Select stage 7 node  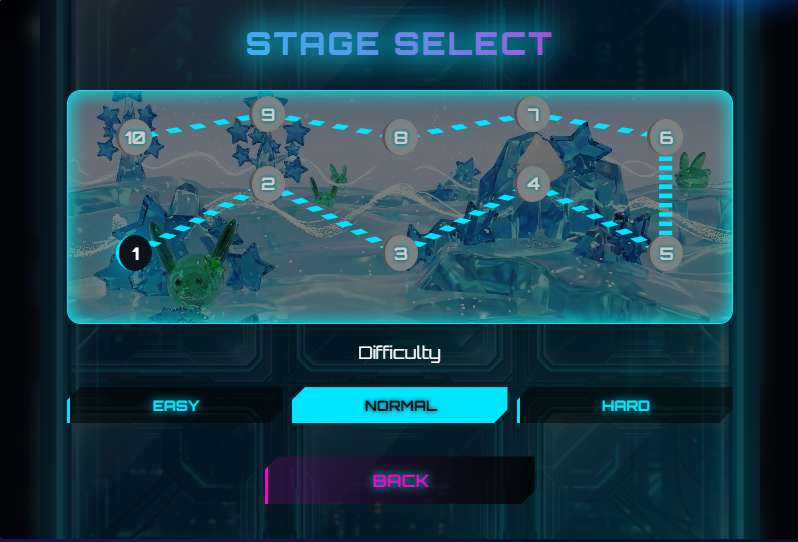[533, 114]
